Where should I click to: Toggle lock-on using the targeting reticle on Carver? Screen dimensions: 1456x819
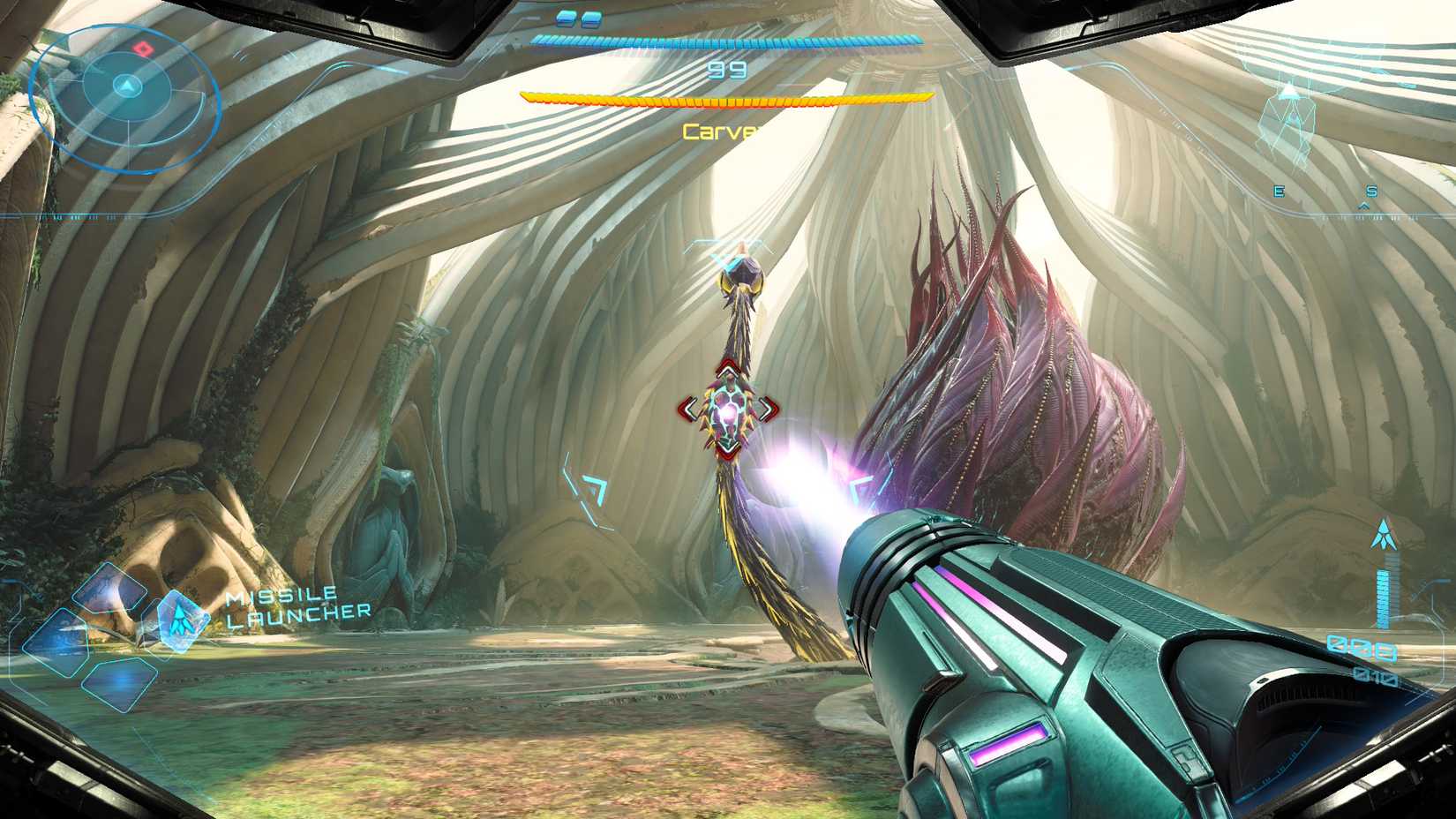click(730, 408)
